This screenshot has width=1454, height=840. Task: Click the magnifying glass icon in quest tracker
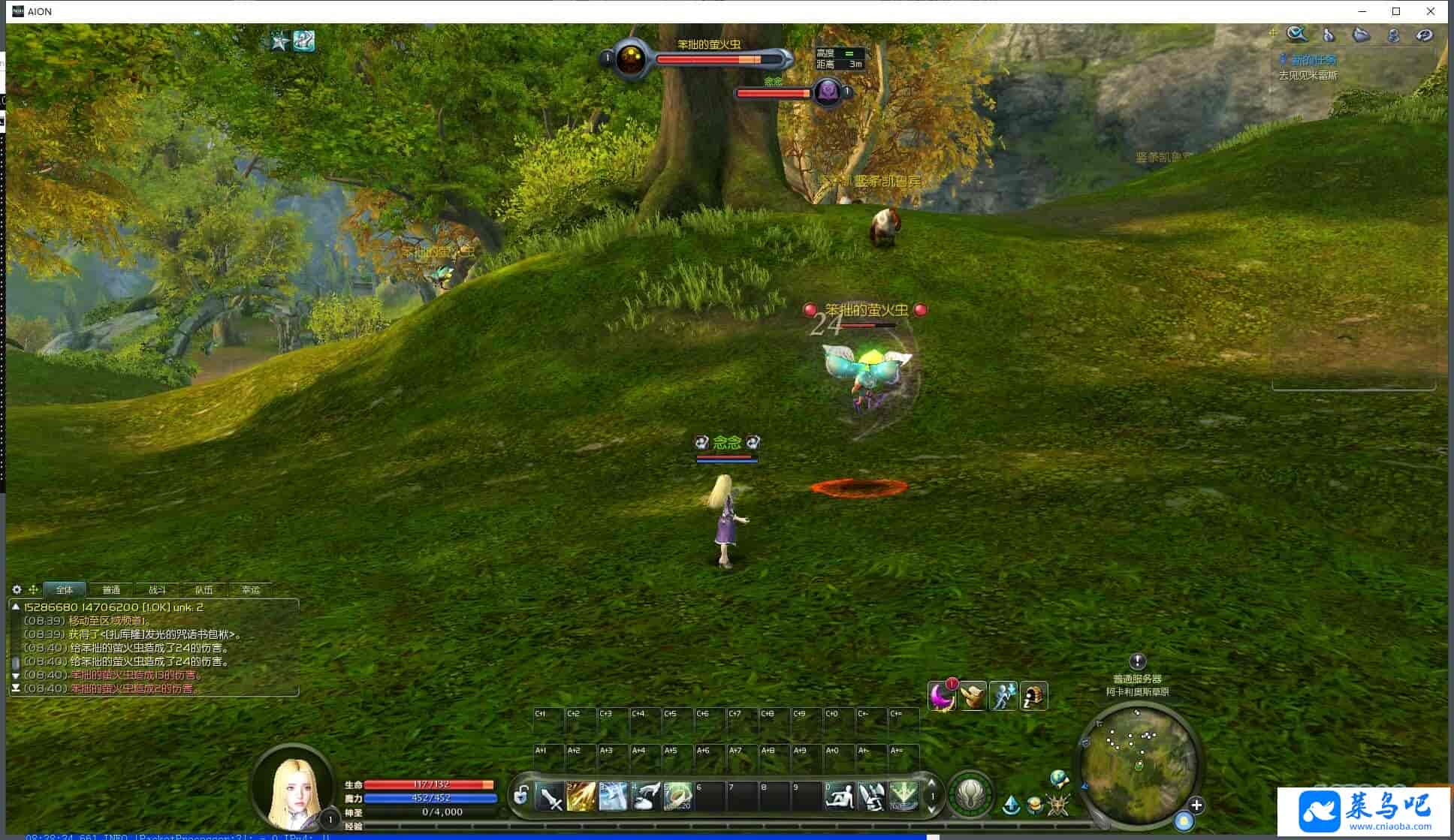pos(1296,35)
